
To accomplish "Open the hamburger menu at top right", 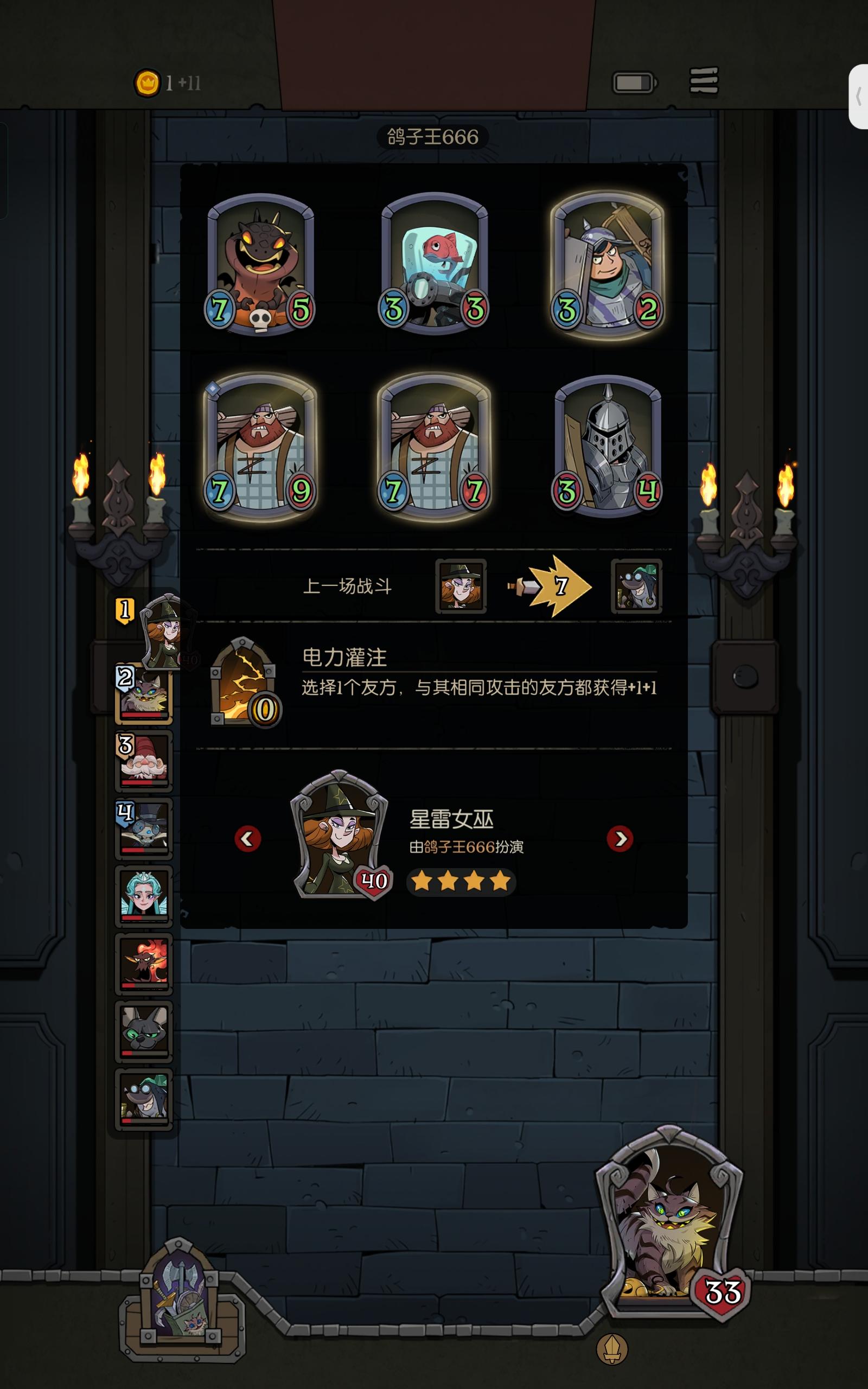I will coord(705,81).
